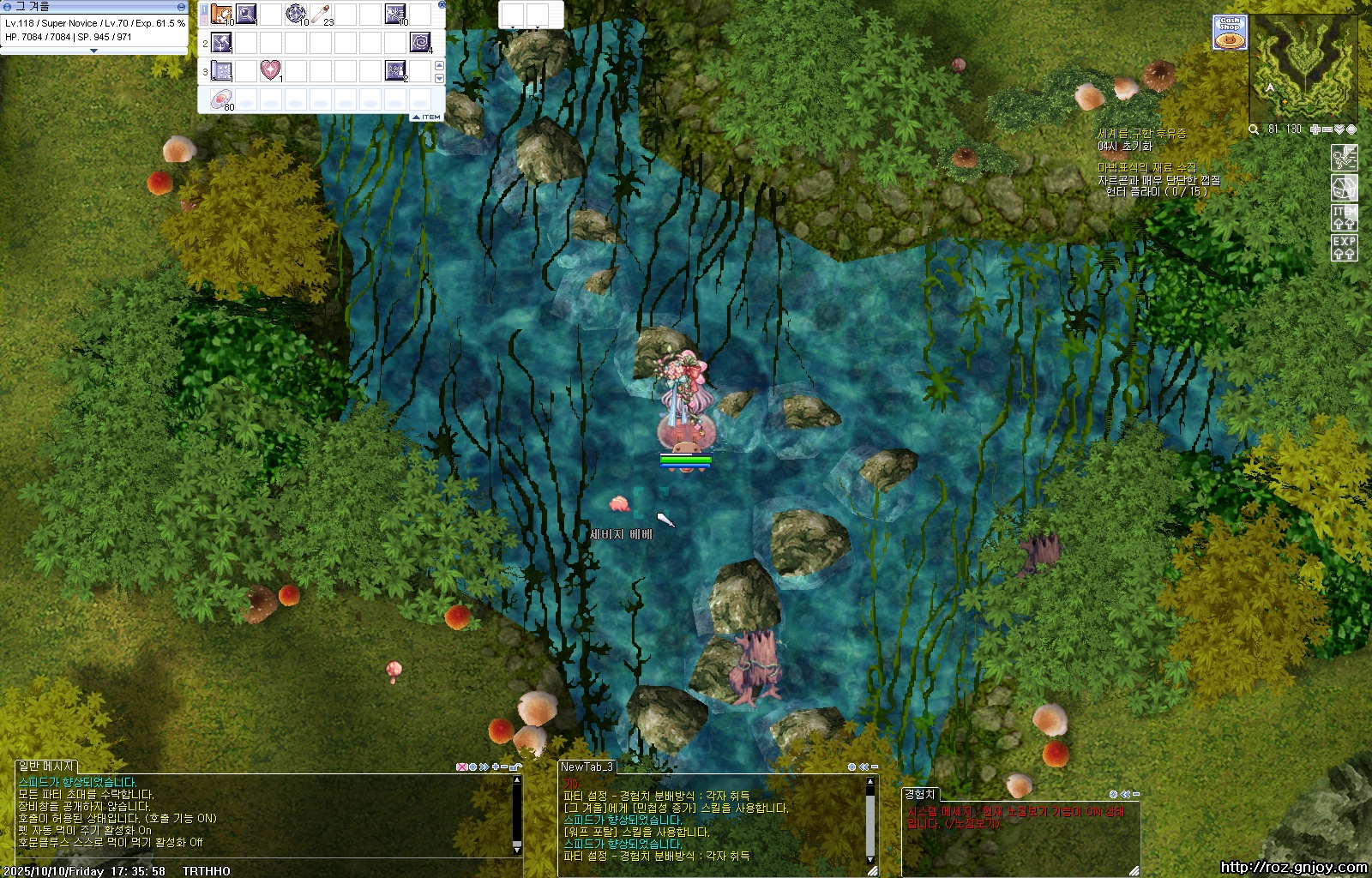Open the running figure quest icon
Screen dimensions: 1372x878
(1344, 158)
